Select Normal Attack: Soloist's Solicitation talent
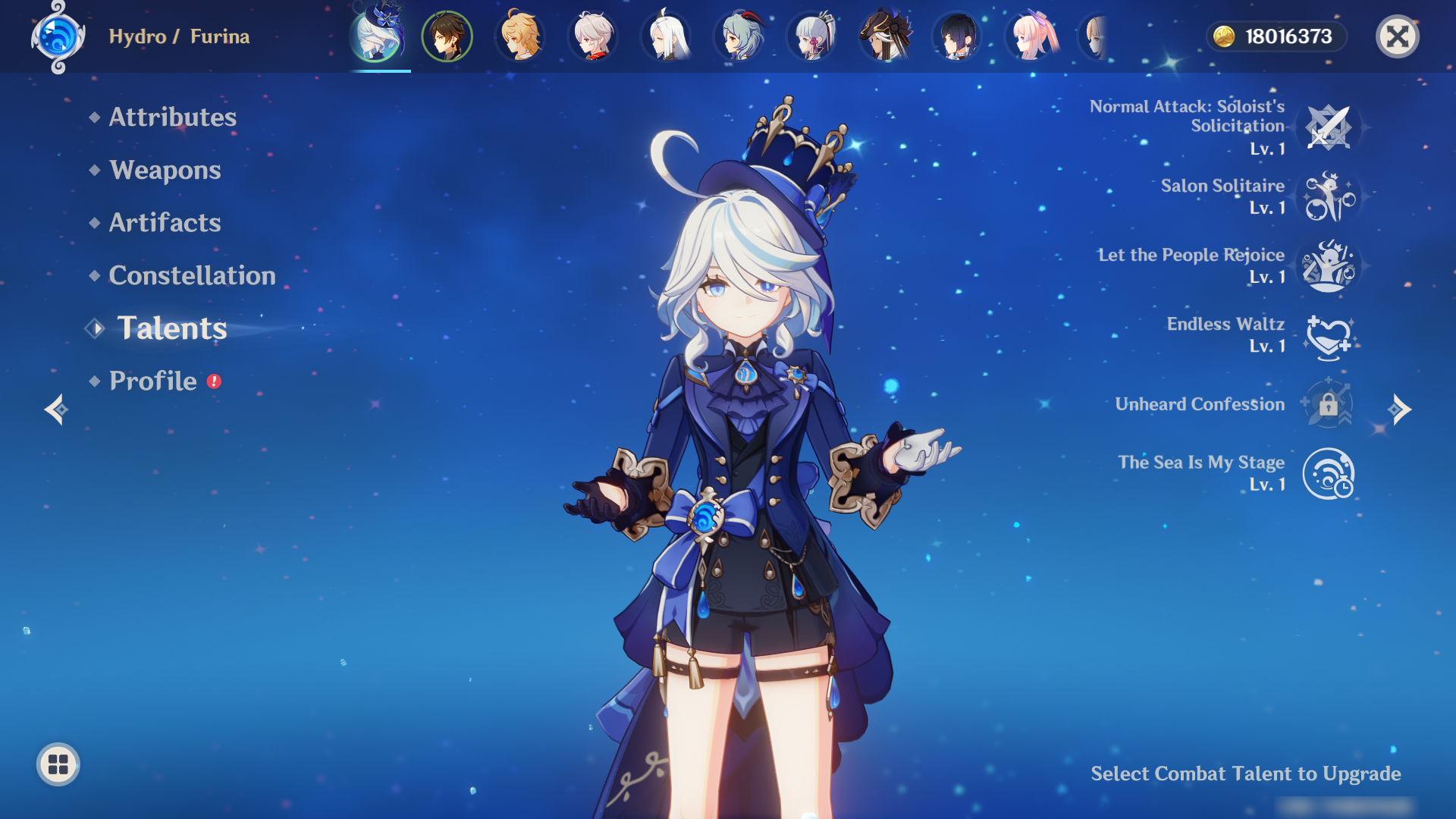 tap(1328, 127)
